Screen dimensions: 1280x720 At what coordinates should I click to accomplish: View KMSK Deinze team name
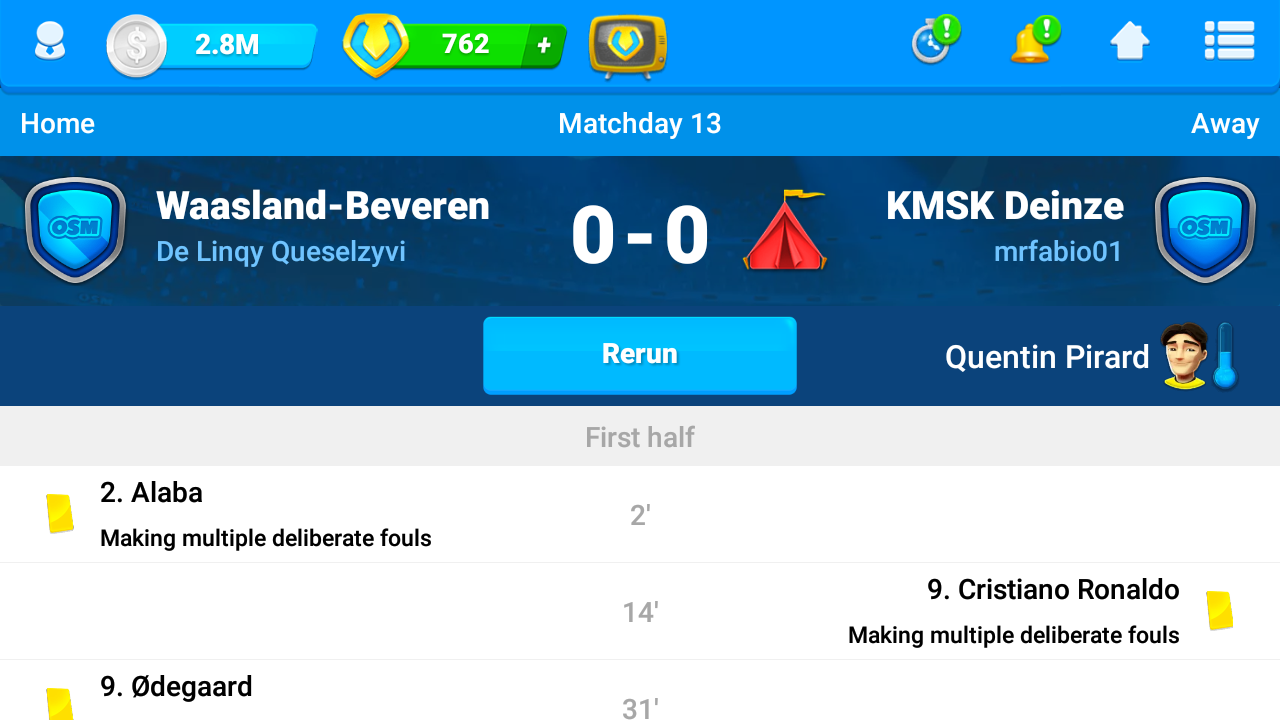point(1004,206)
